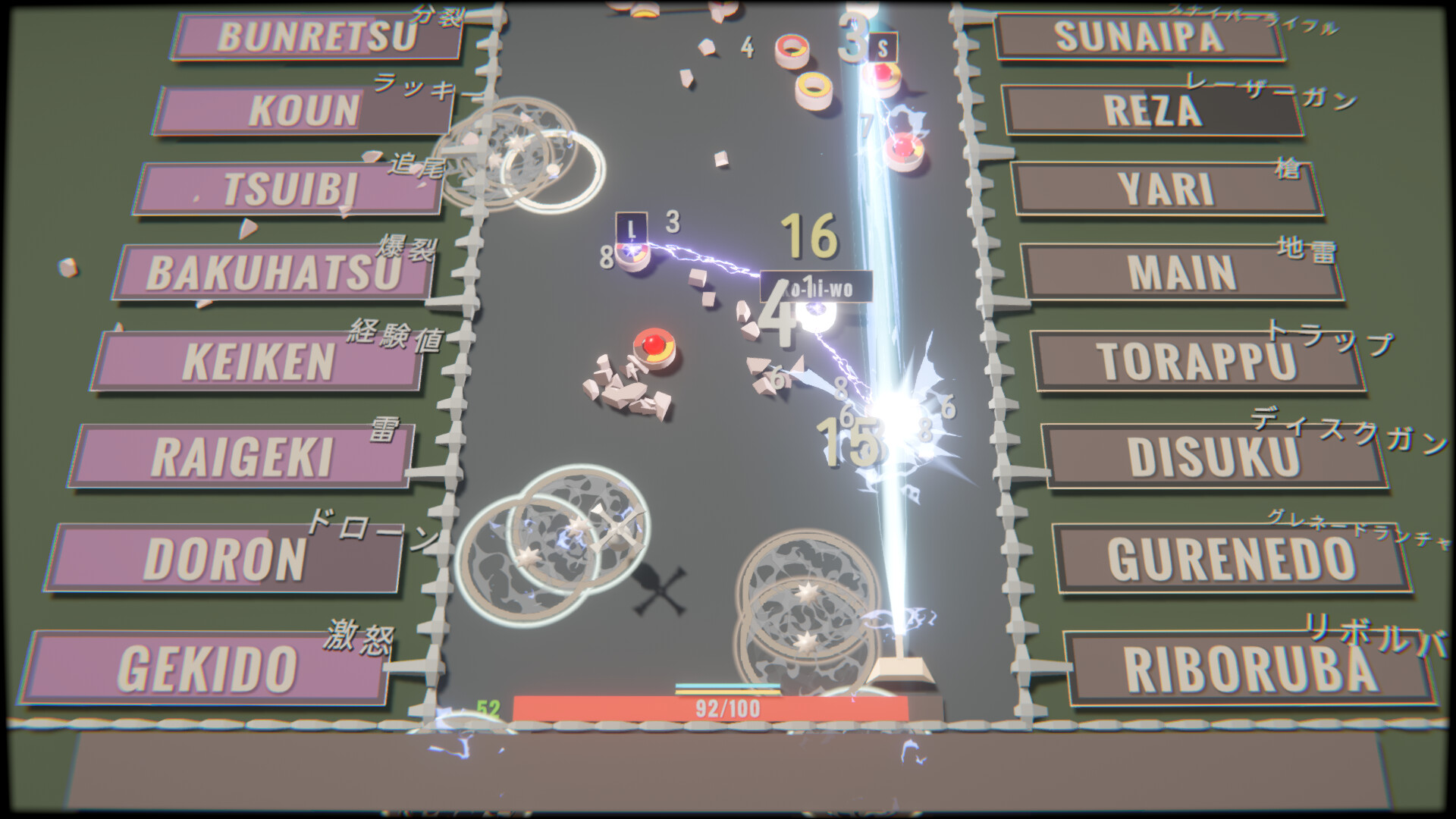Enable the KOUN (lucky) upgrade

point(301,110)
